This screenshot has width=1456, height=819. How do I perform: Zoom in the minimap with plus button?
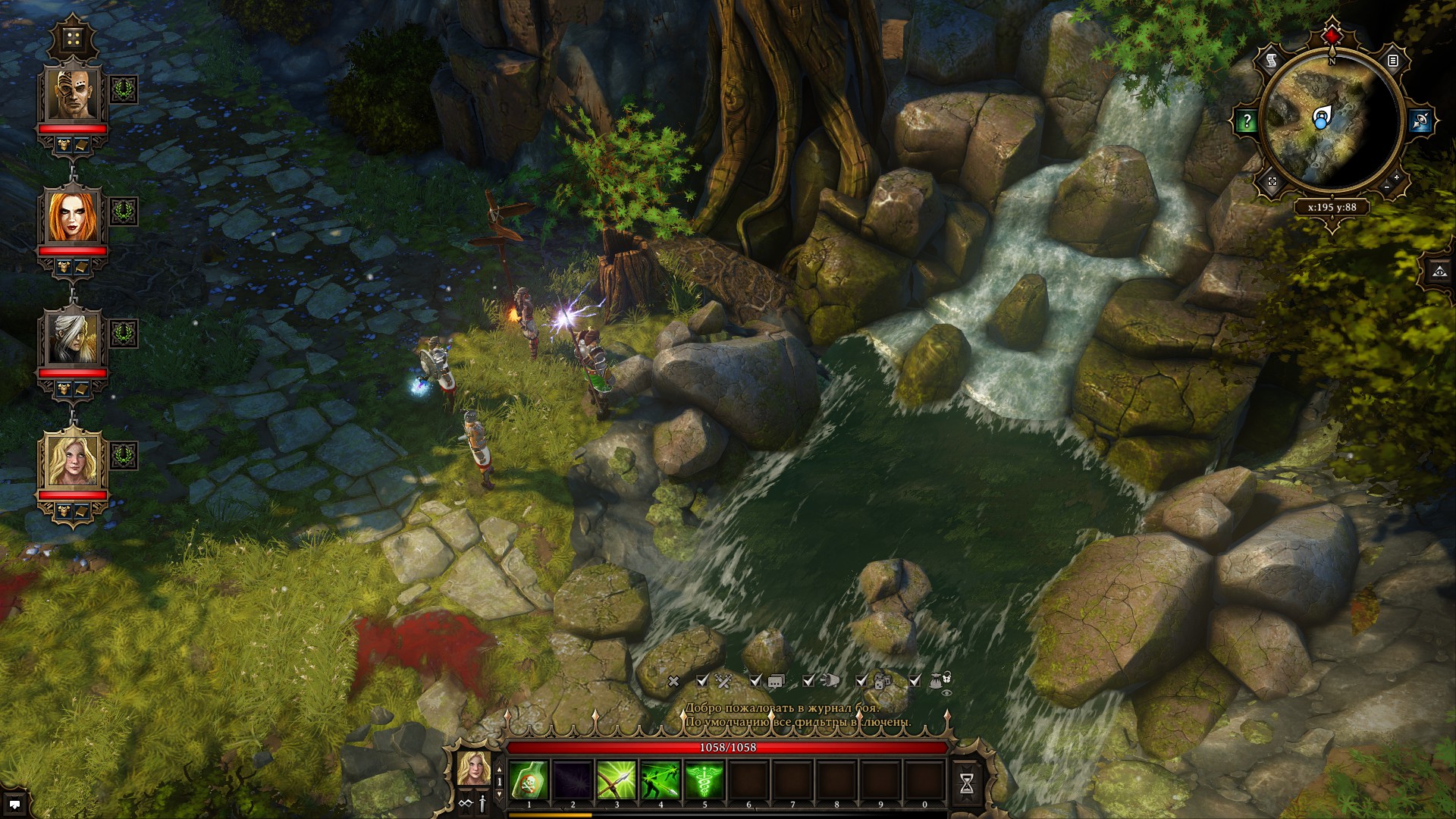[1397, 177]
